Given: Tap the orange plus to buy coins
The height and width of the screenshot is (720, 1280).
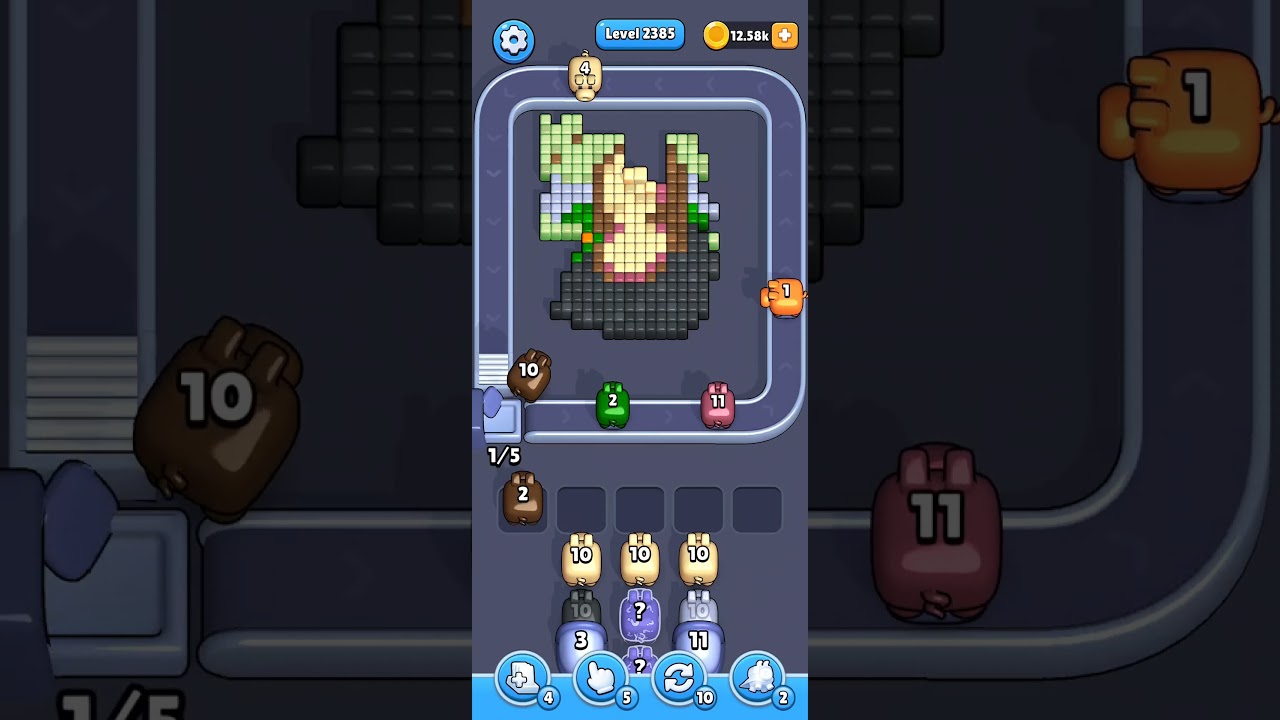Looking at the screenshot, I should tap(783, 35).
